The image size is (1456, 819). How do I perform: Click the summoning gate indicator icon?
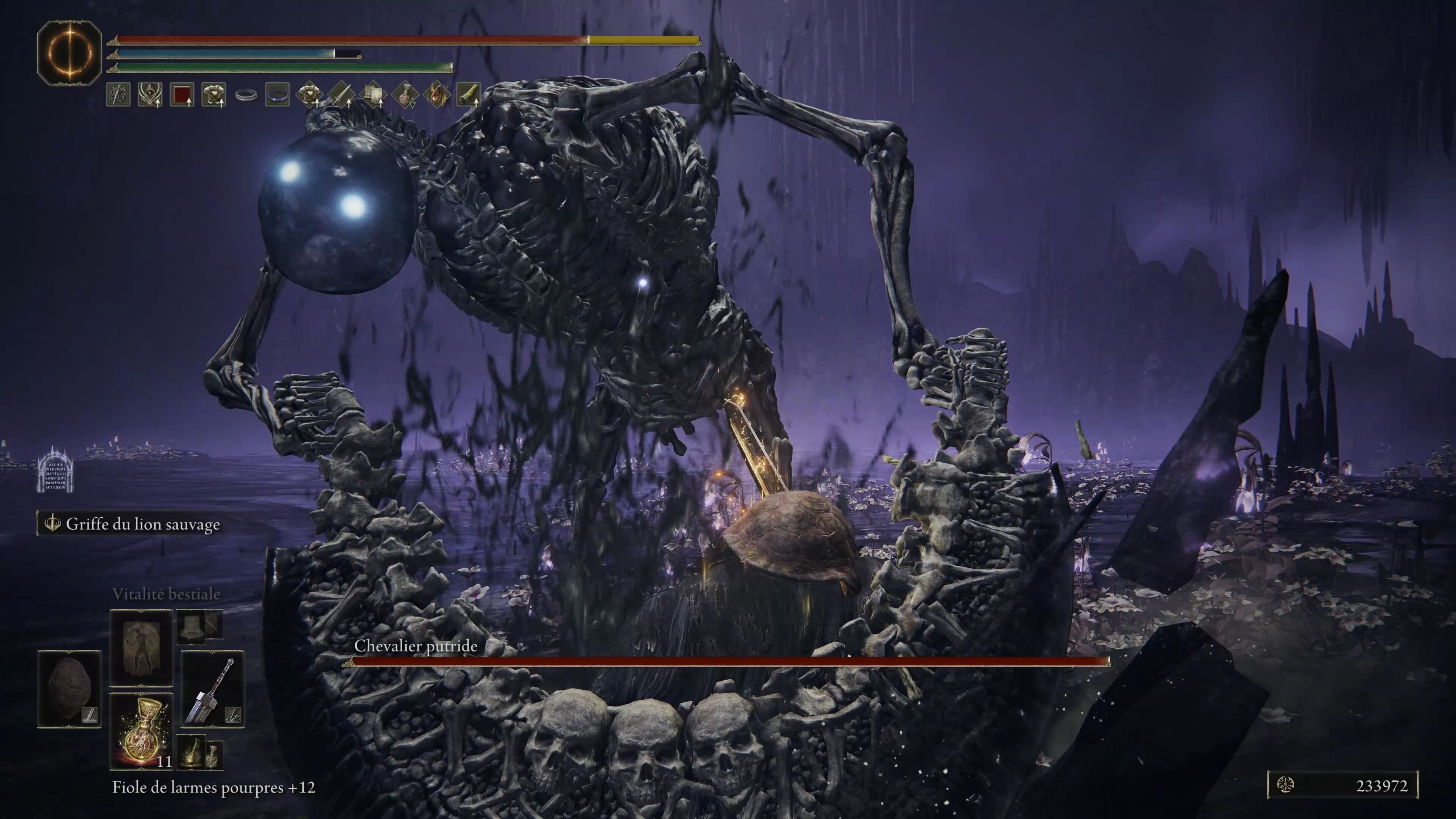coord(55,470)
